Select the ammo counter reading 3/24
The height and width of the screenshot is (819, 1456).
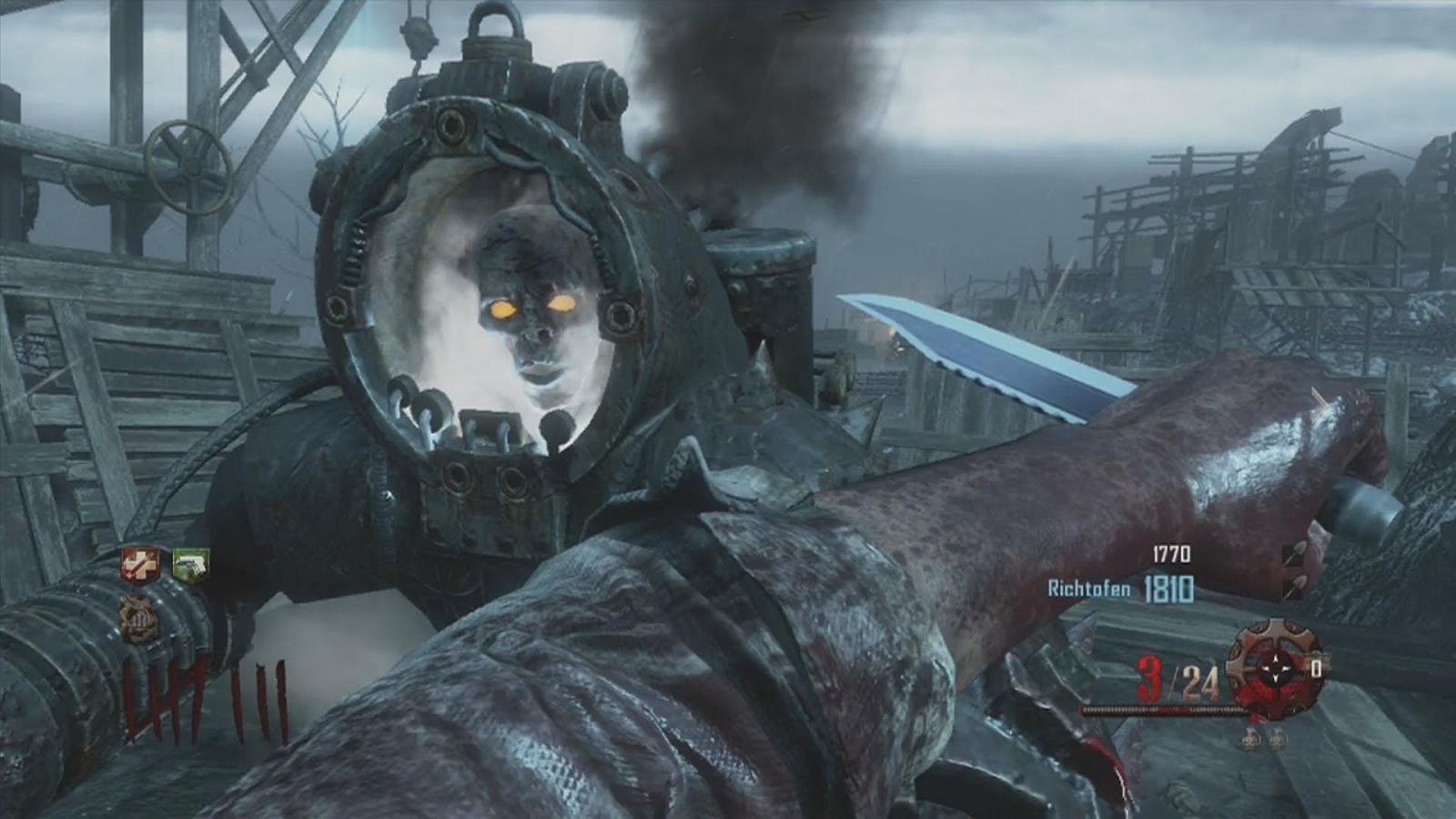pos(1178,678)
